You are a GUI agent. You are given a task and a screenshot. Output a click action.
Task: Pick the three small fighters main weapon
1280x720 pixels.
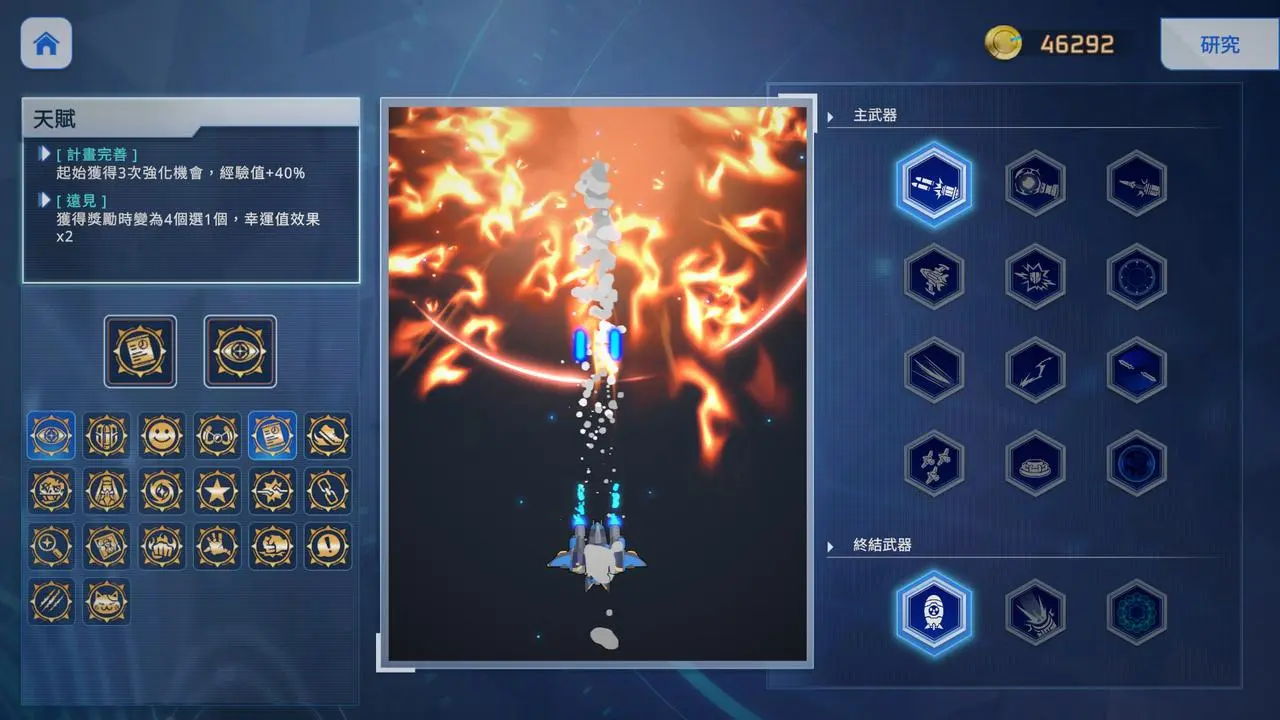pyautogui.click(x=934, y=463)
